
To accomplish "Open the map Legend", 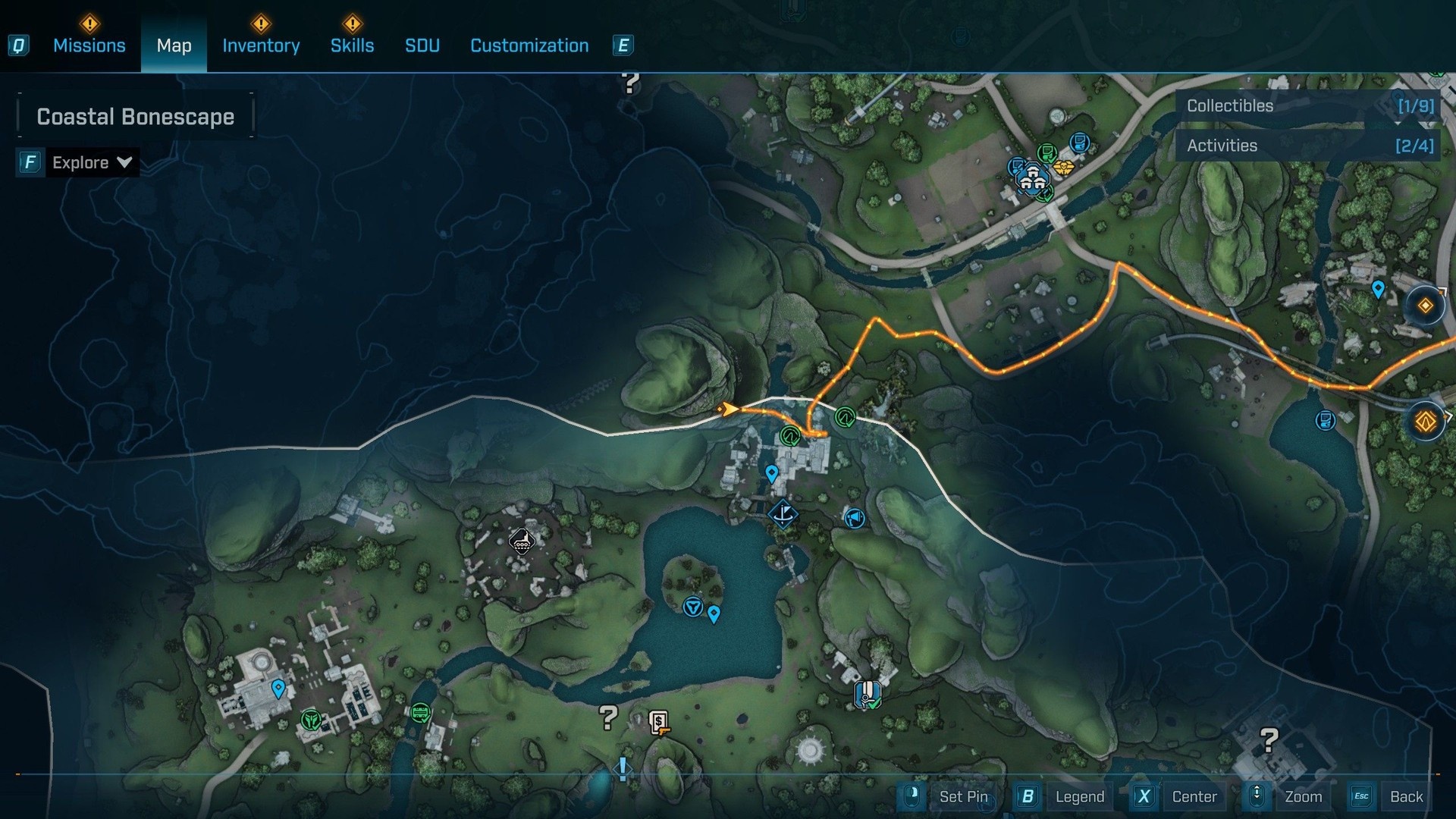I will (x=1079, y=796).
